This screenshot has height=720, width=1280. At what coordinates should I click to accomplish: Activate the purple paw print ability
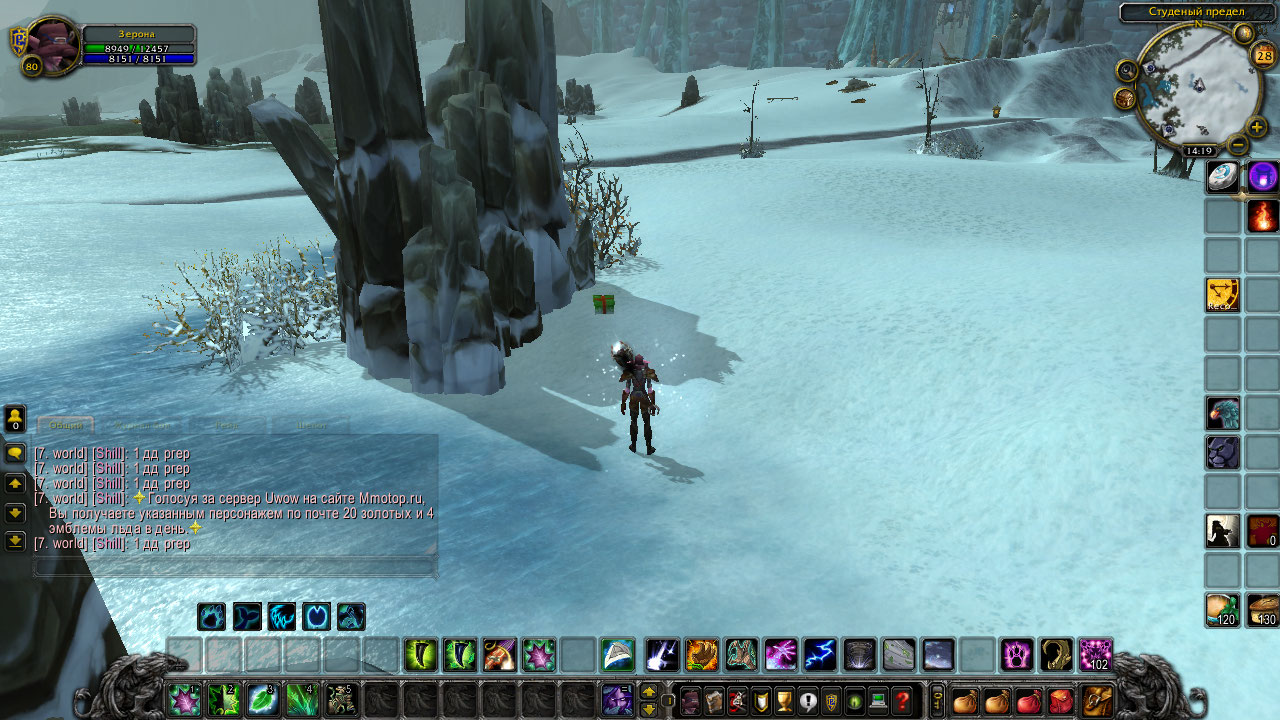1017,655
